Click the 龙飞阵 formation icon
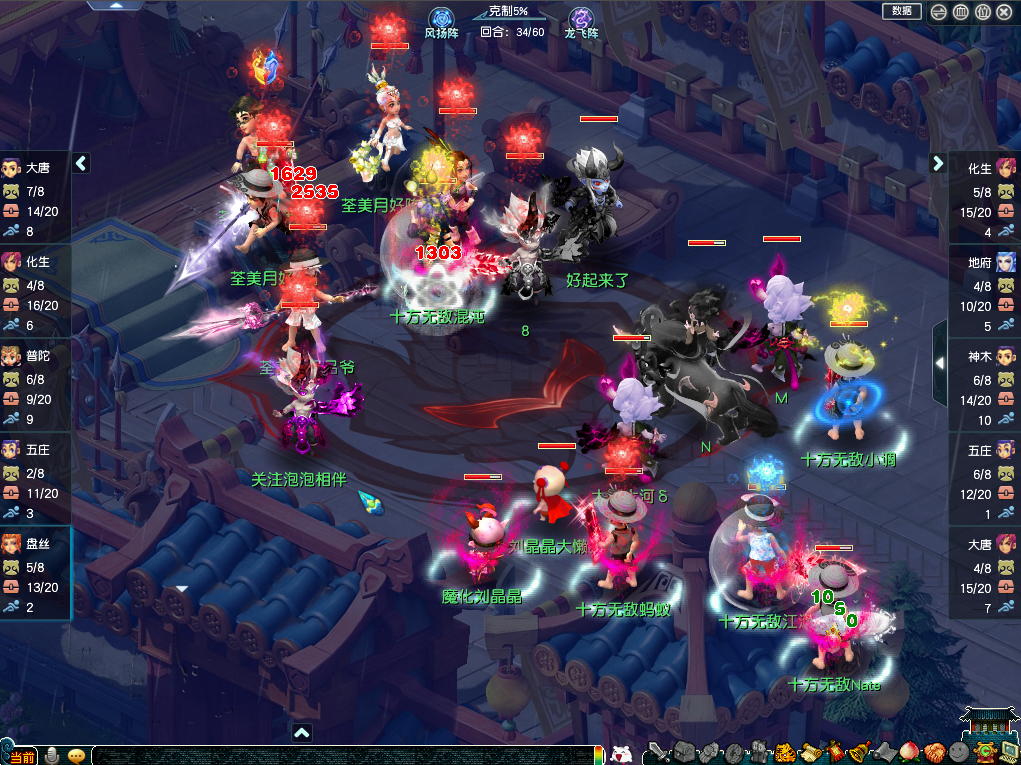This screenshot has height=765, width=1021. [x=581, y=20]
